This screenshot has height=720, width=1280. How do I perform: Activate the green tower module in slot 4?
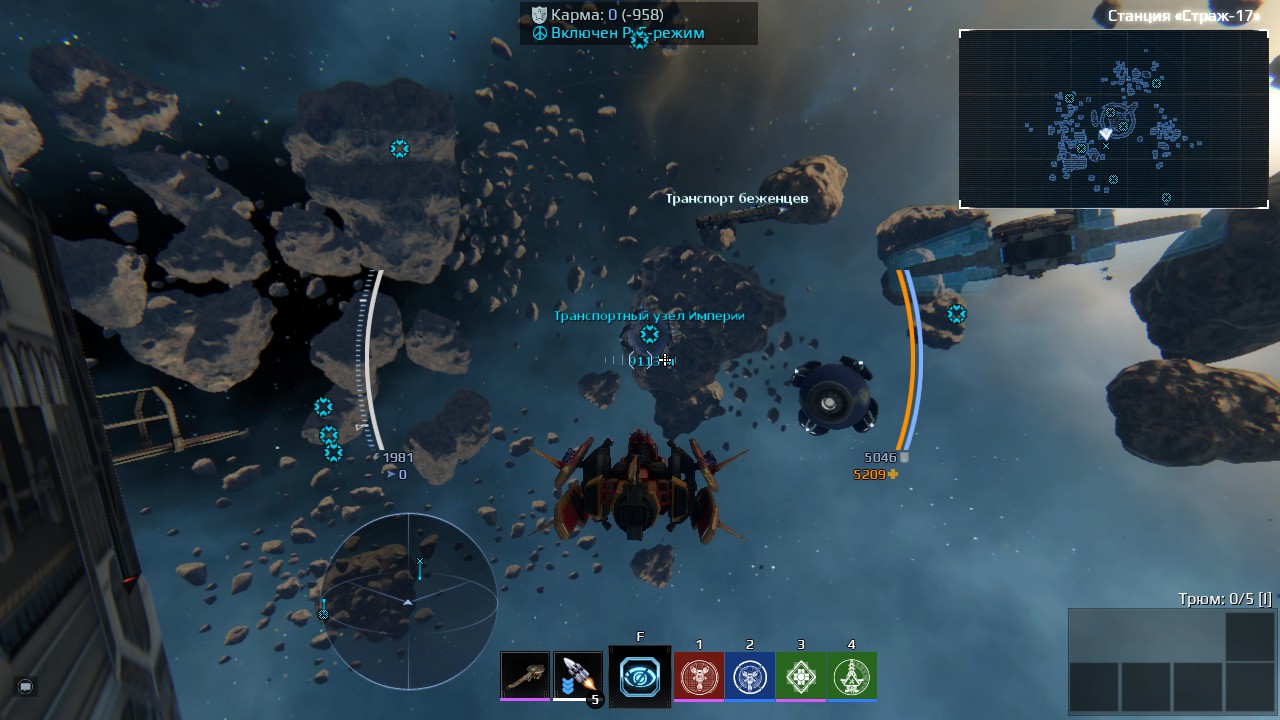[852, 676]
